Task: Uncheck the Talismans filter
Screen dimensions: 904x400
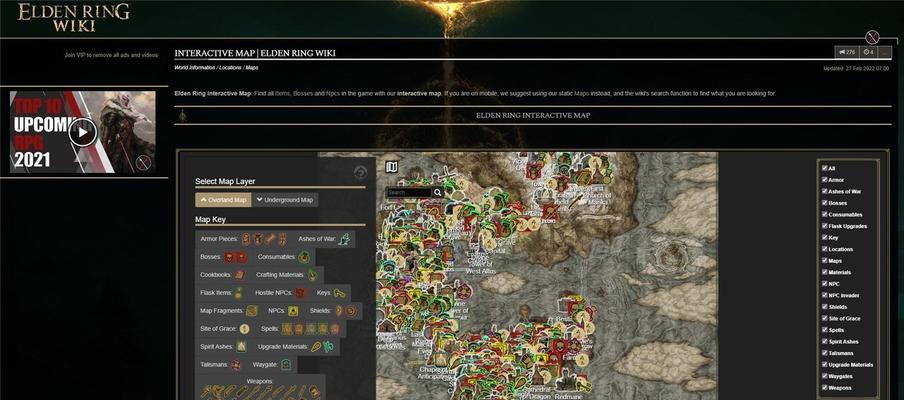Action: point(824,353)
